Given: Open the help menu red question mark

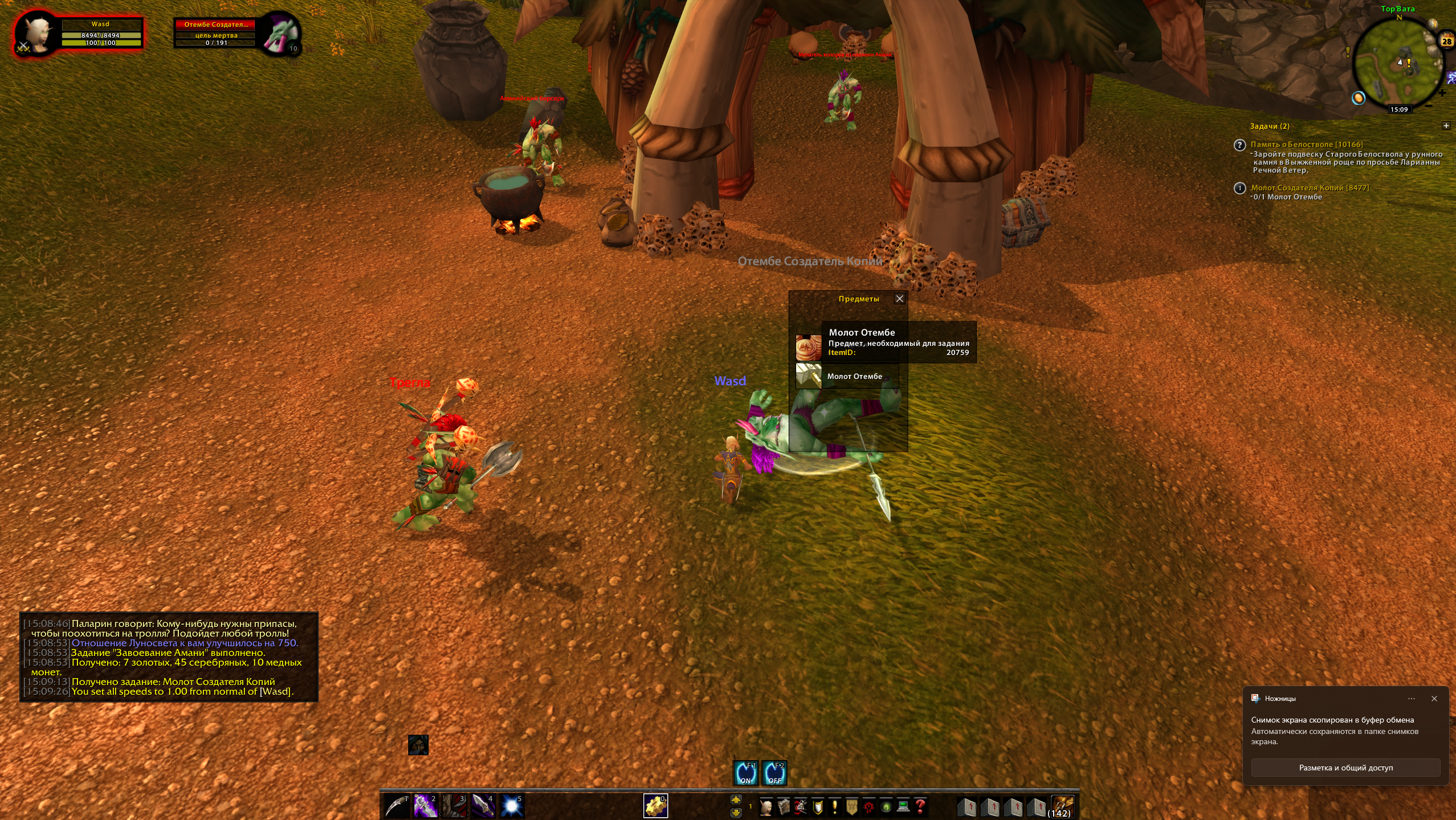Looking at the screenshot, I should pos(920,806).
